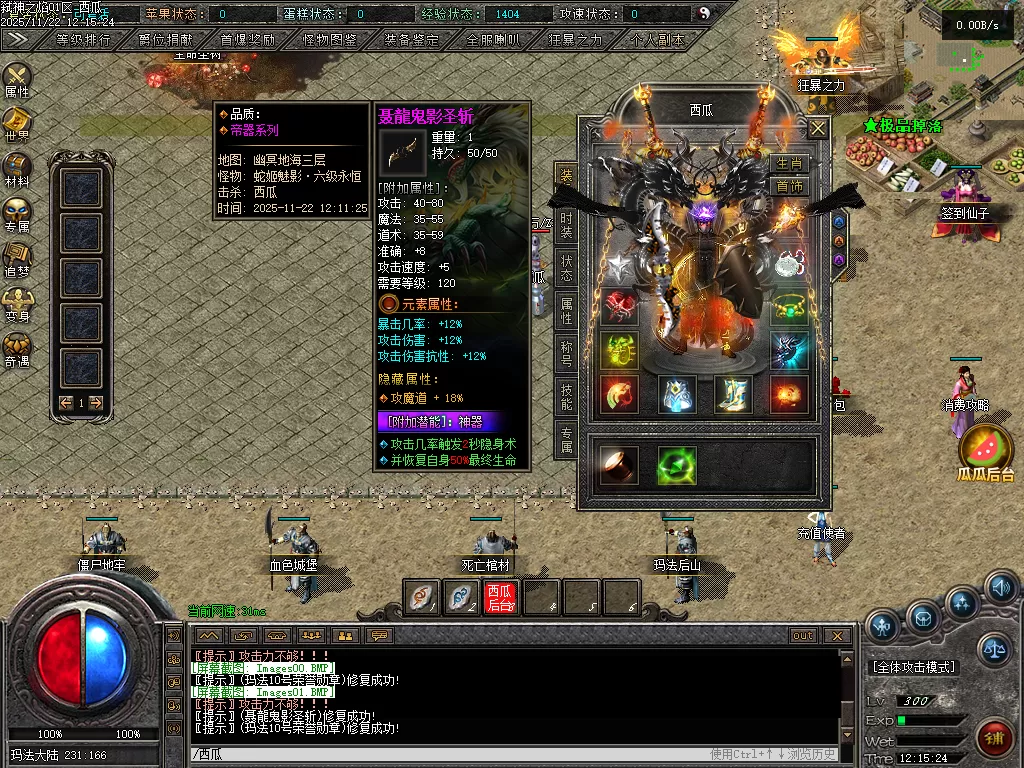
Task: Click the 生肖 zodiac button
Action: 790,164
